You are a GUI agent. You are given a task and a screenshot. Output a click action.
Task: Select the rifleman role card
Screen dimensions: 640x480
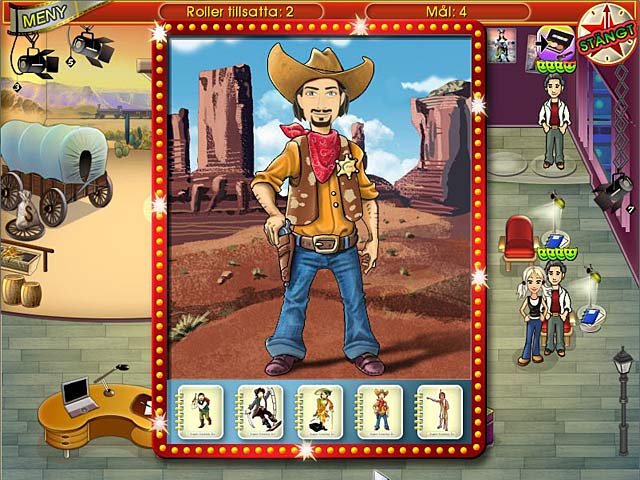tap(205, 409)
